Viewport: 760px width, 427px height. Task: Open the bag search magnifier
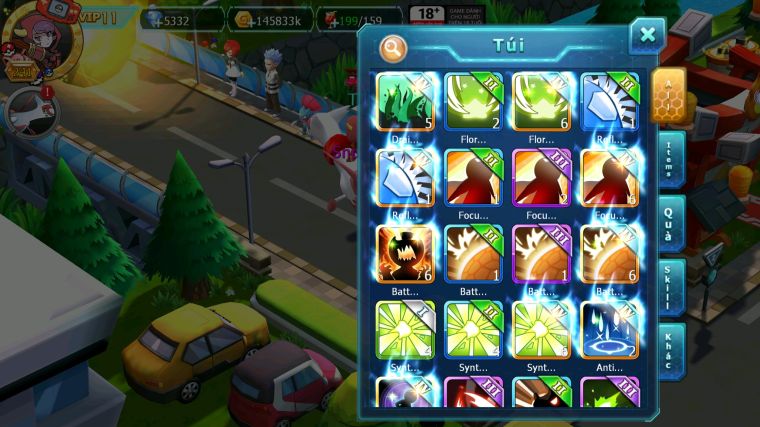tap(393, 47)
